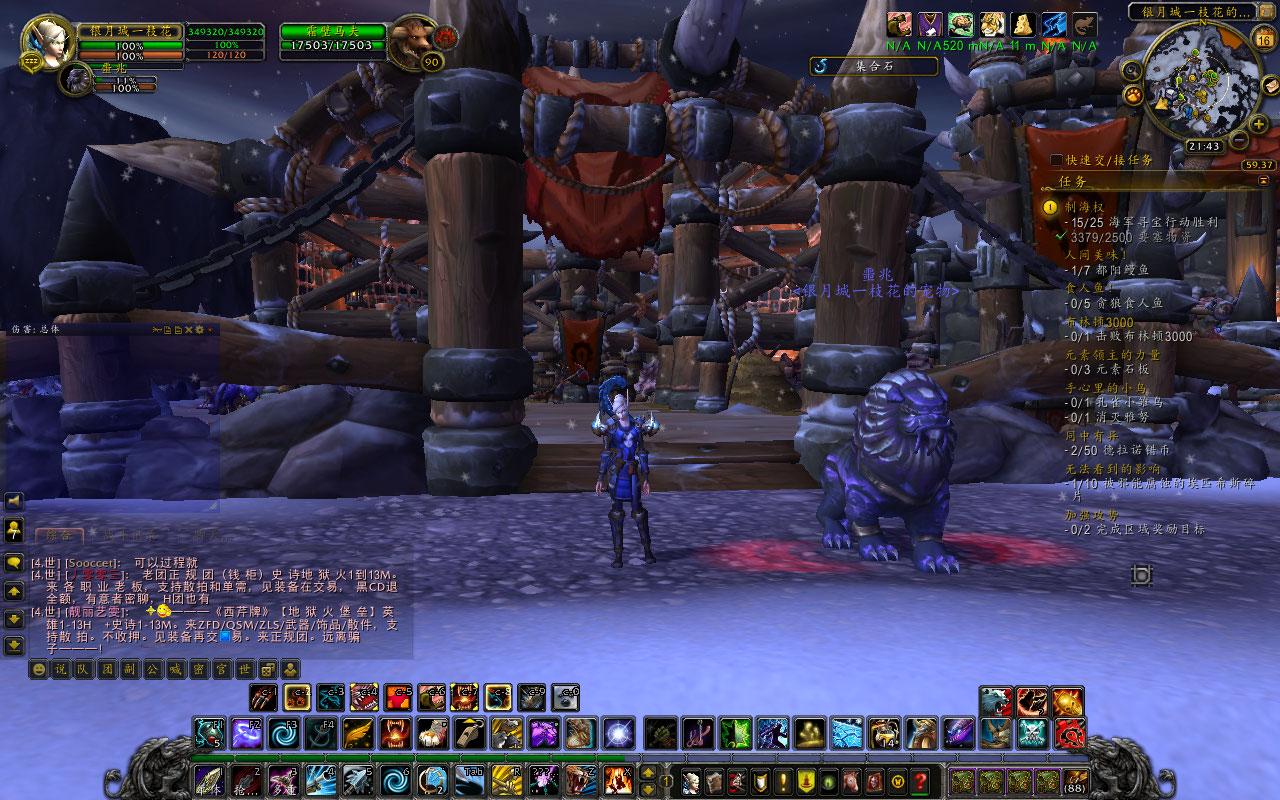Switch chat channel to 世 (world)

pyautogui.click(x=243, y=670)
